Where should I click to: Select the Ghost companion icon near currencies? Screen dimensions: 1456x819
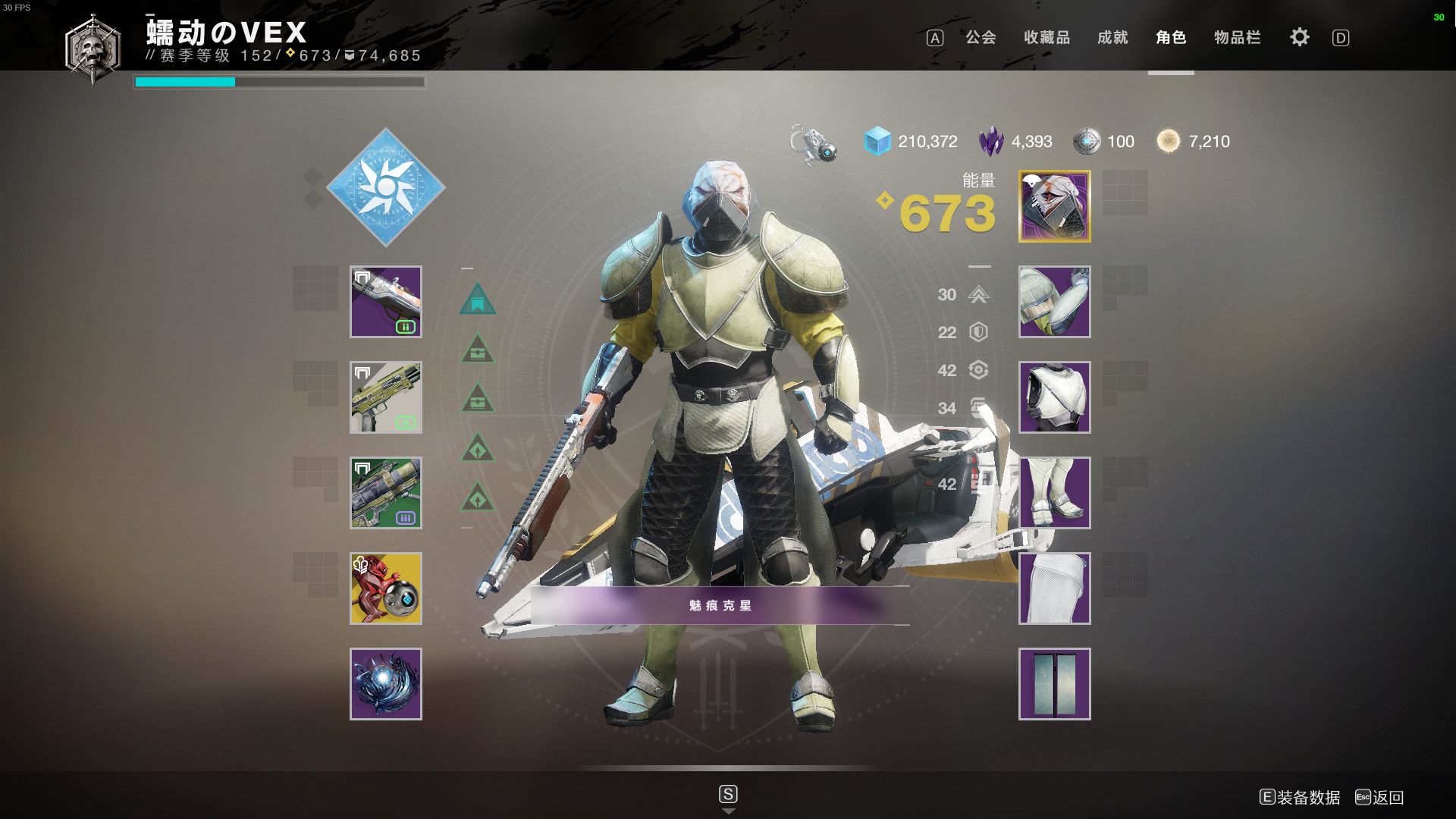pos(814,143)
